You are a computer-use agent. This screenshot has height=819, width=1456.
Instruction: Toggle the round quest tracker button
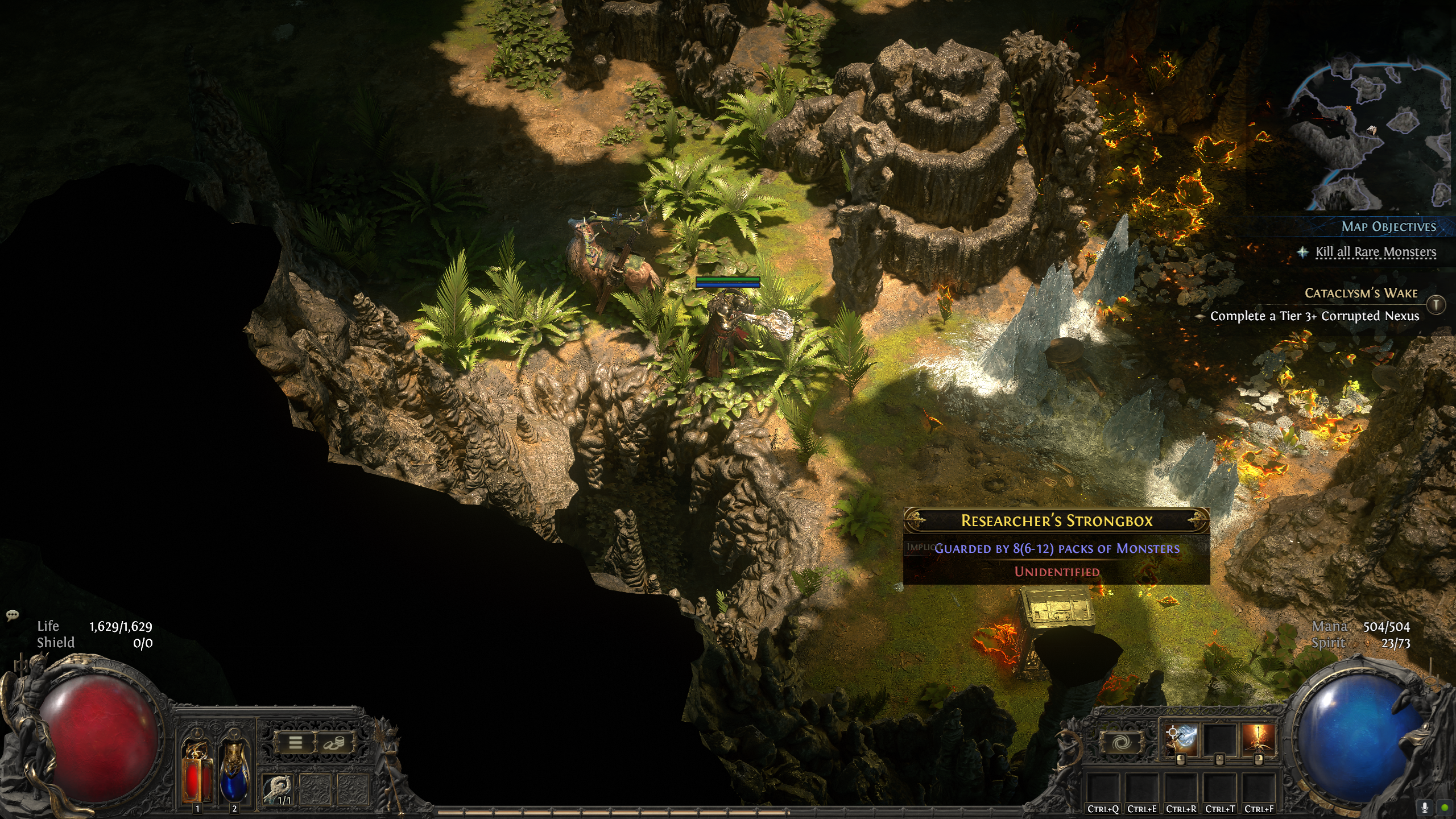point(1436,305)
